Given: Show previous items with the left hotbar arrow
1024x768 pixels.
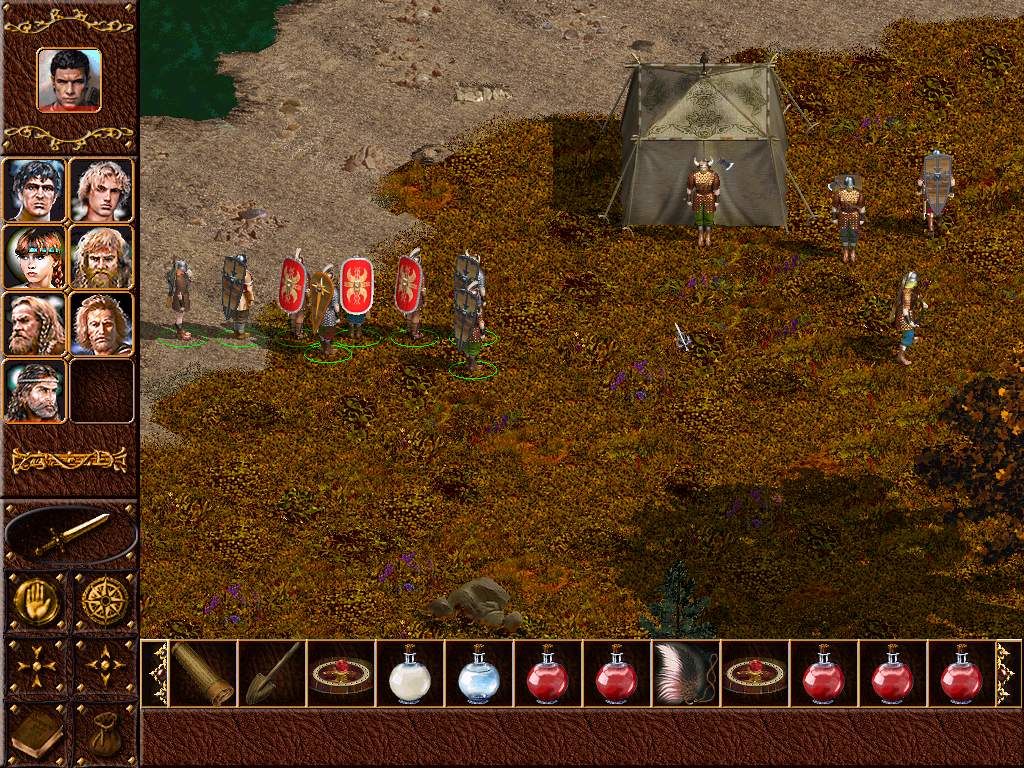Looking at the screenshot, I should [156, 673].
